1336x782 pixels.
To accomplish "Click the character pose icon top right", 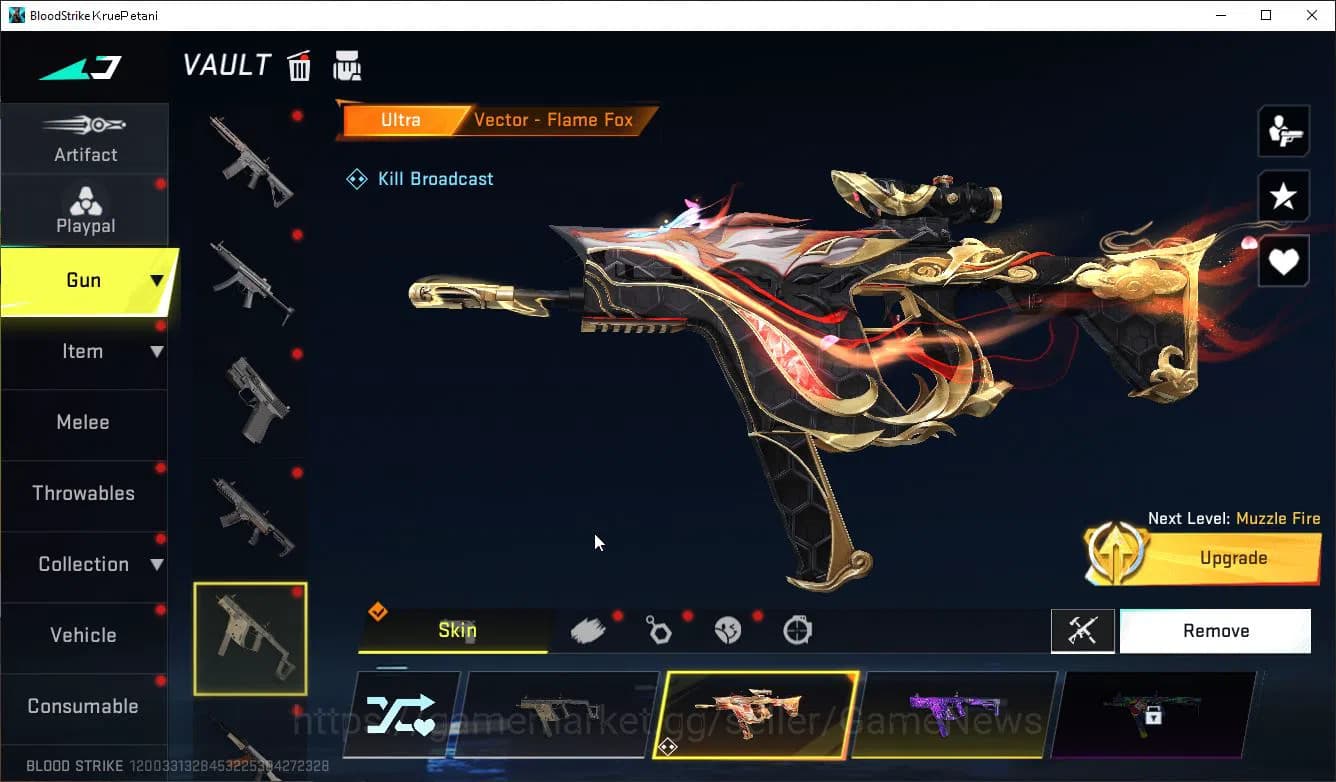I will click(1283, 130).
